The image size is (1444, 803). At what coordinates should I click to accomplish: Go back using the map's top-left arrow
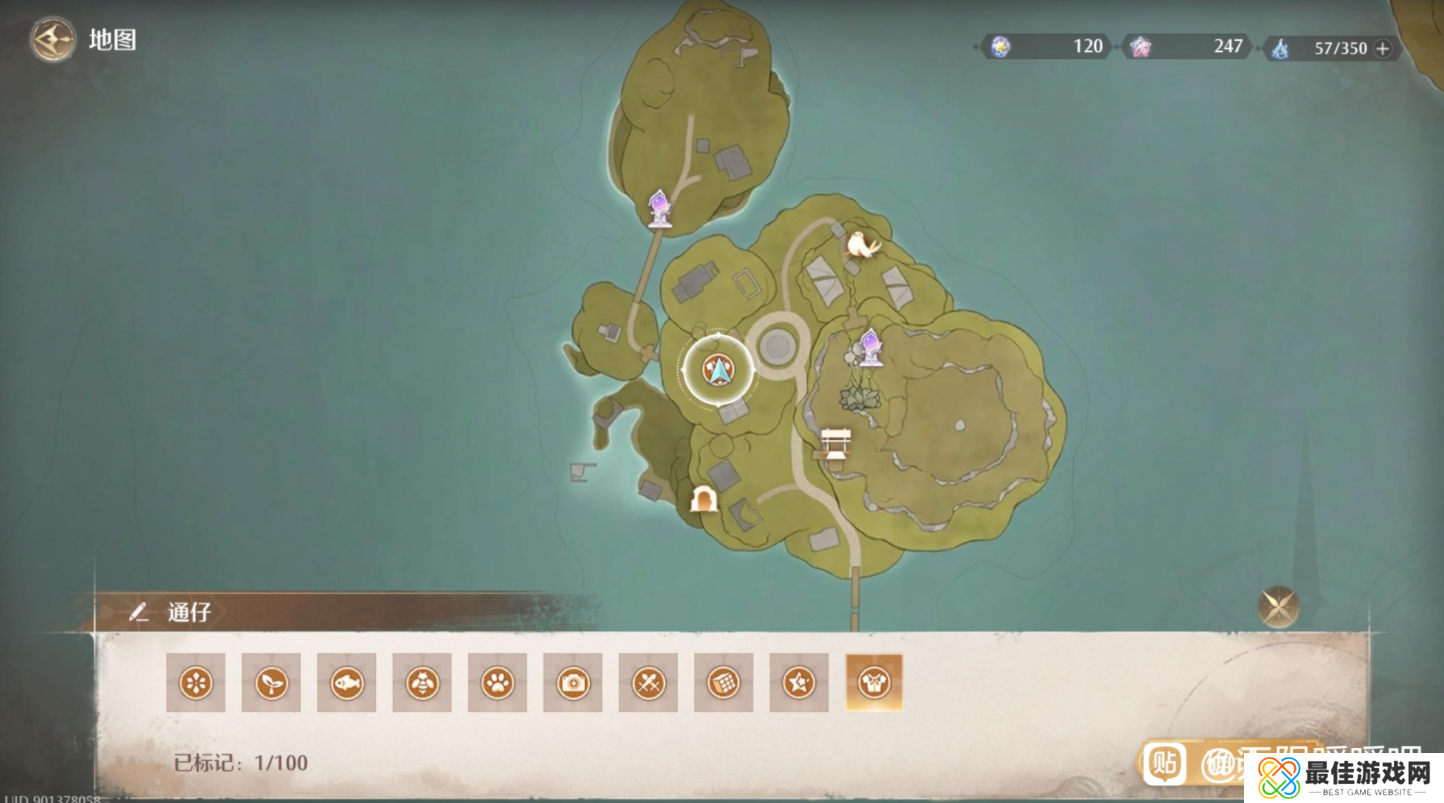(x=52, y=41)
